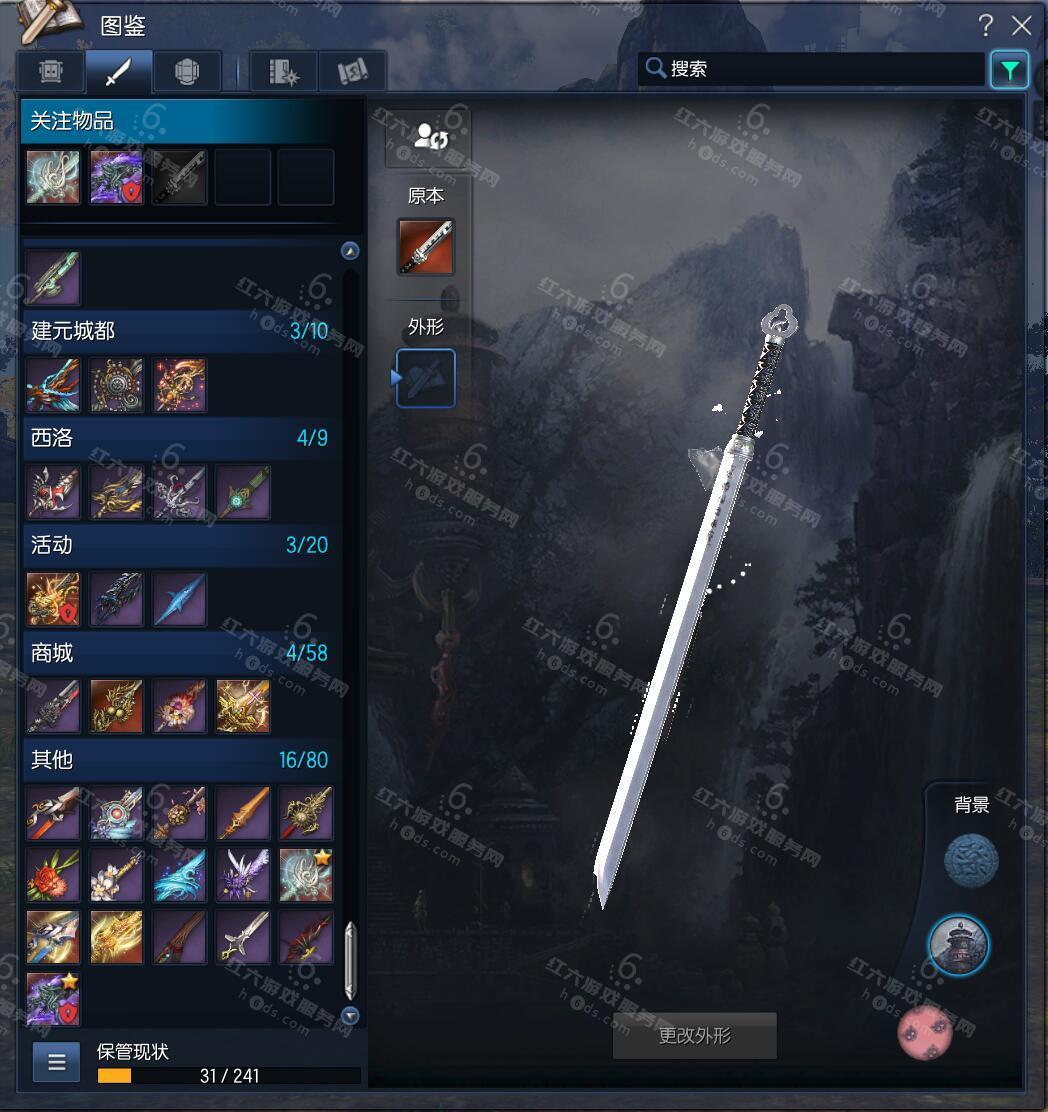Select the red flower weapon in 其他
This screenshot has width=1048, height=1112.
tap(53, 875)
